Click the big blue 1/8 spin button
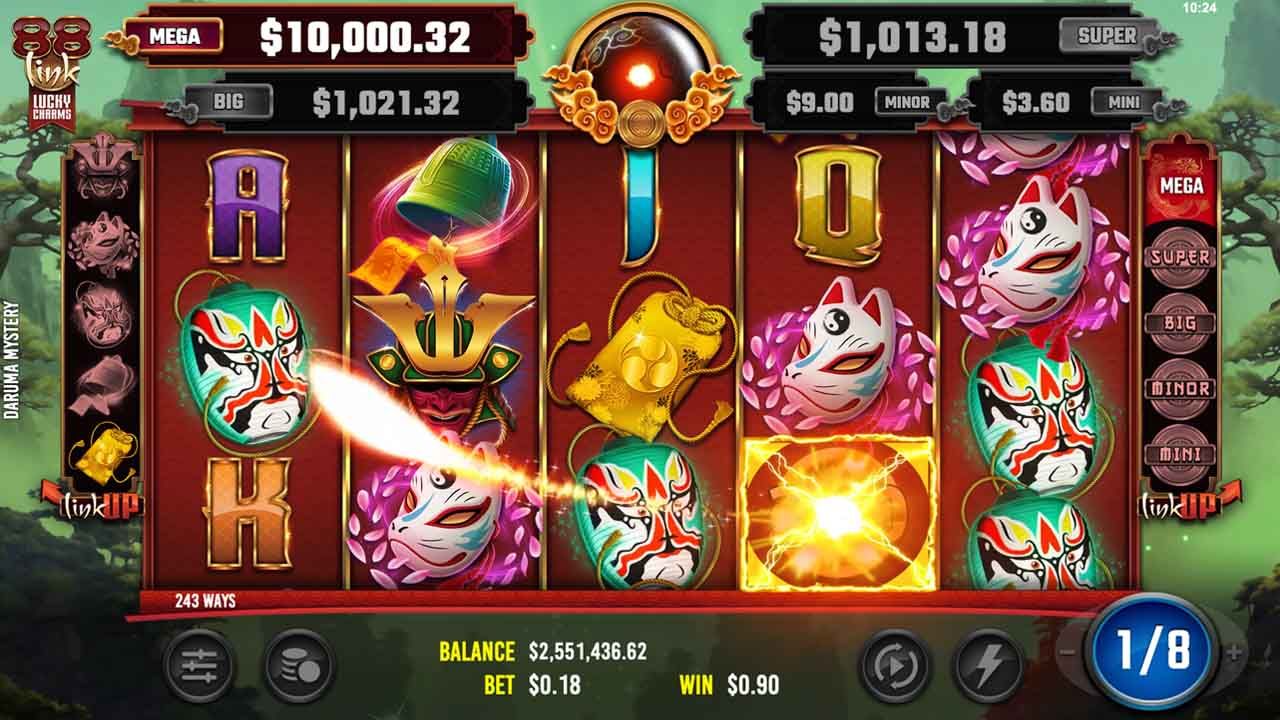Image resolution: width=1280 pixels, height=720 pixels. tap(1152, 652)
